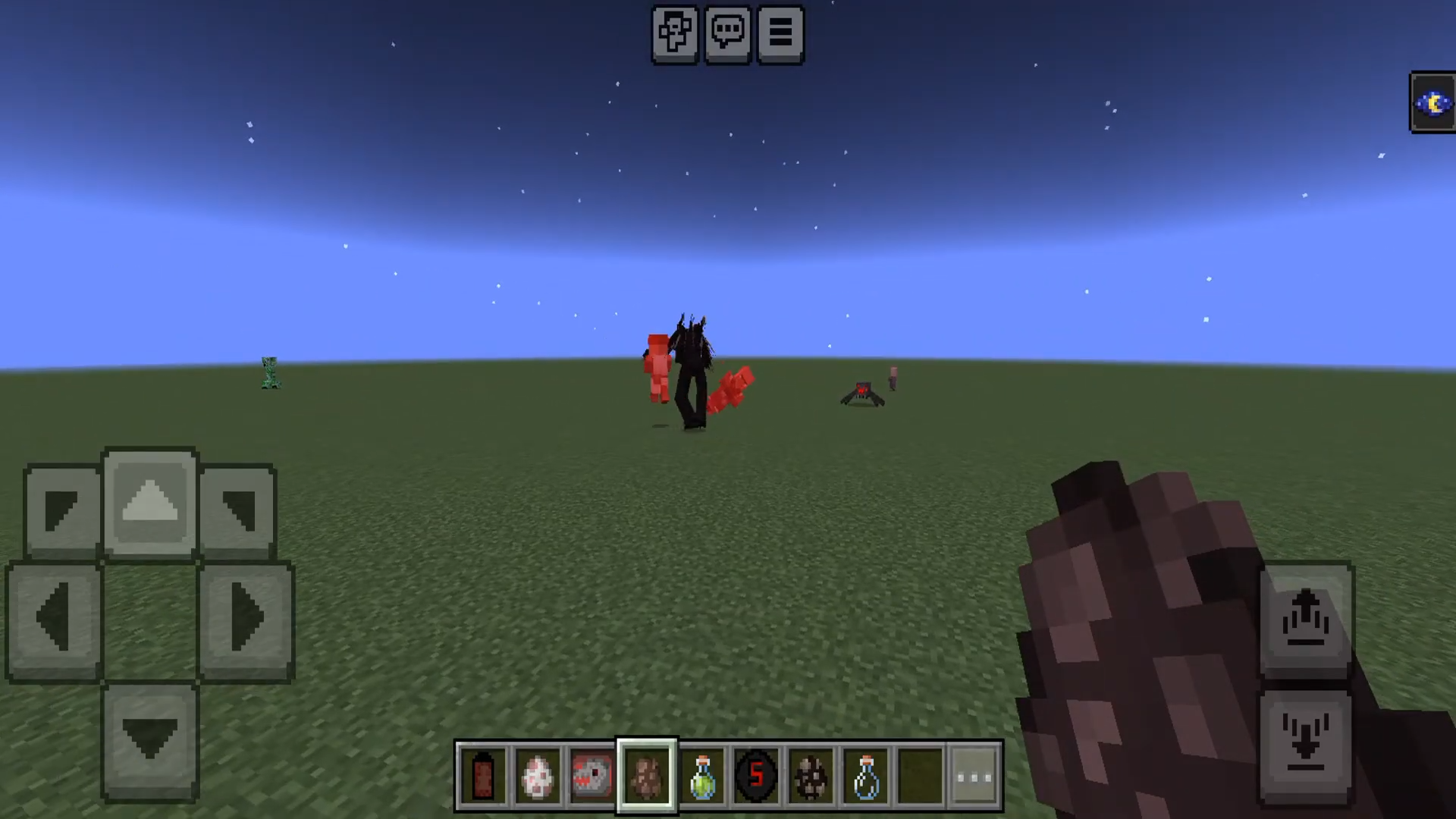Open inventory with the three-dots button
This screenshot has width=1456, height=819.
[x=974, y=776]
